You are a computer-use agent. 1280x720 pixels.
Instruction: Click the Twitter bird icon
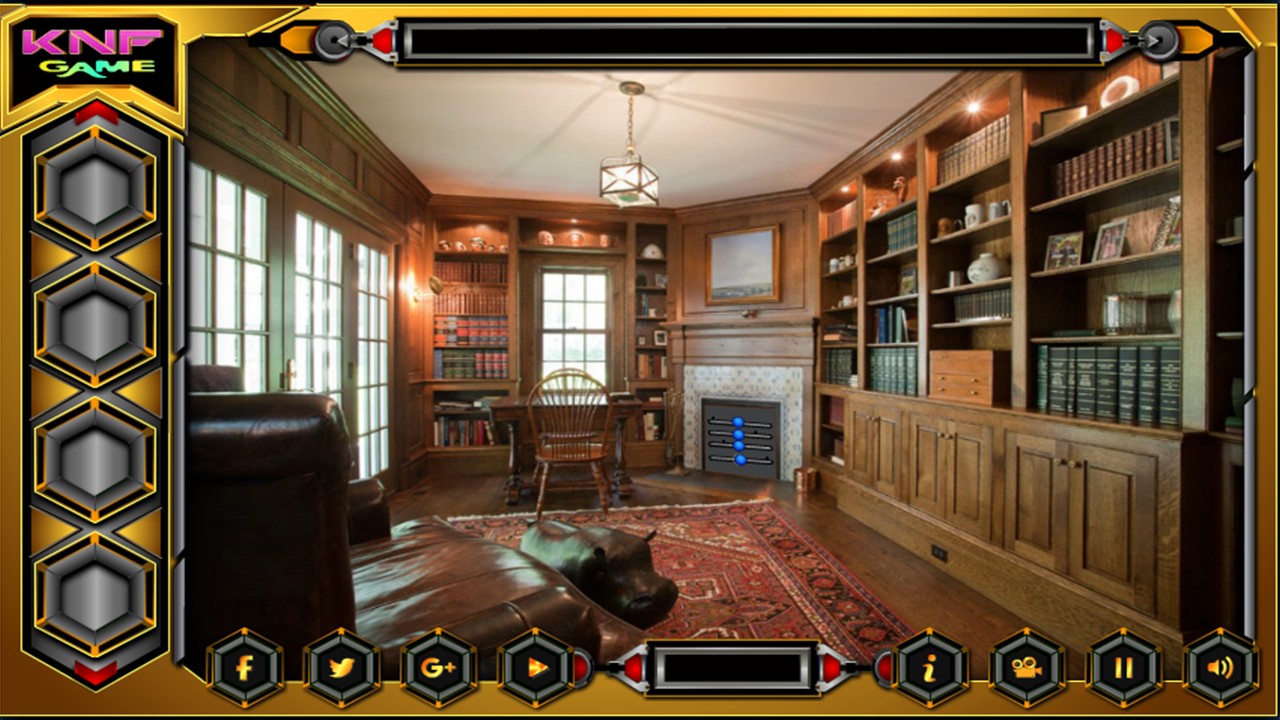point(342,668)
